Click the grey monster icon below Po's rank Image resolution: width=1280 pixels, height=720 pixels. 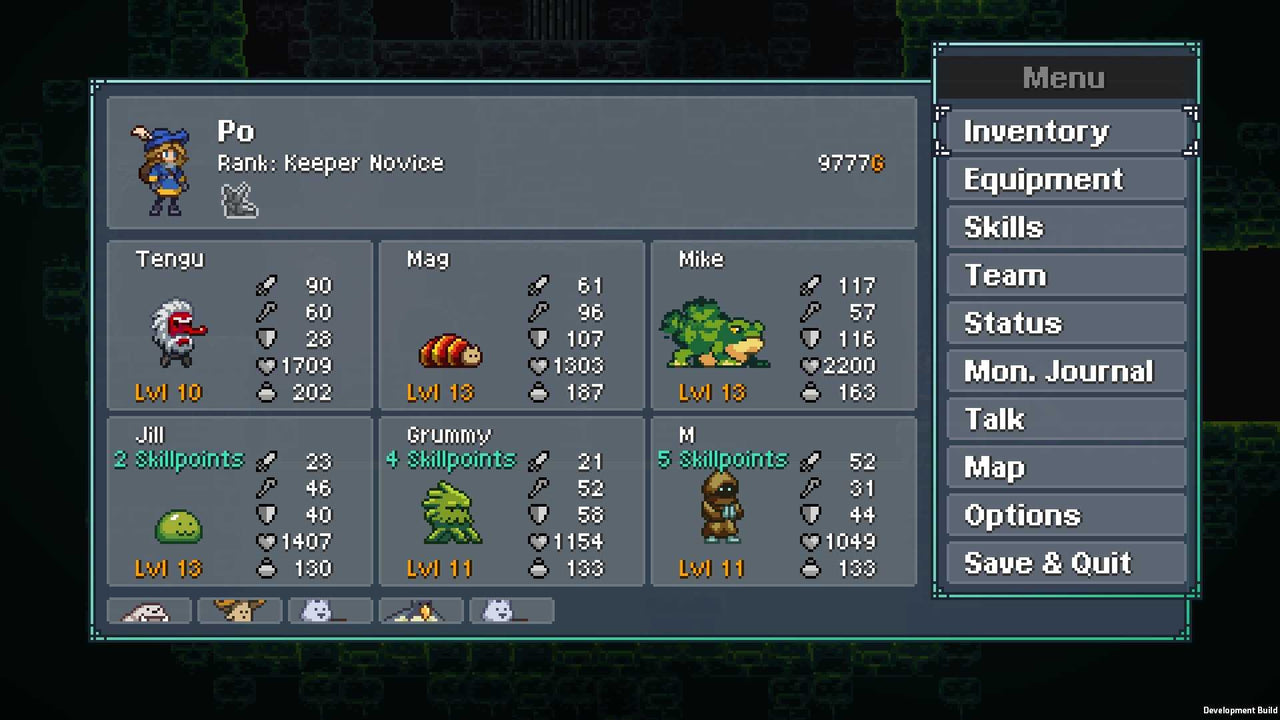coord(238,201)
